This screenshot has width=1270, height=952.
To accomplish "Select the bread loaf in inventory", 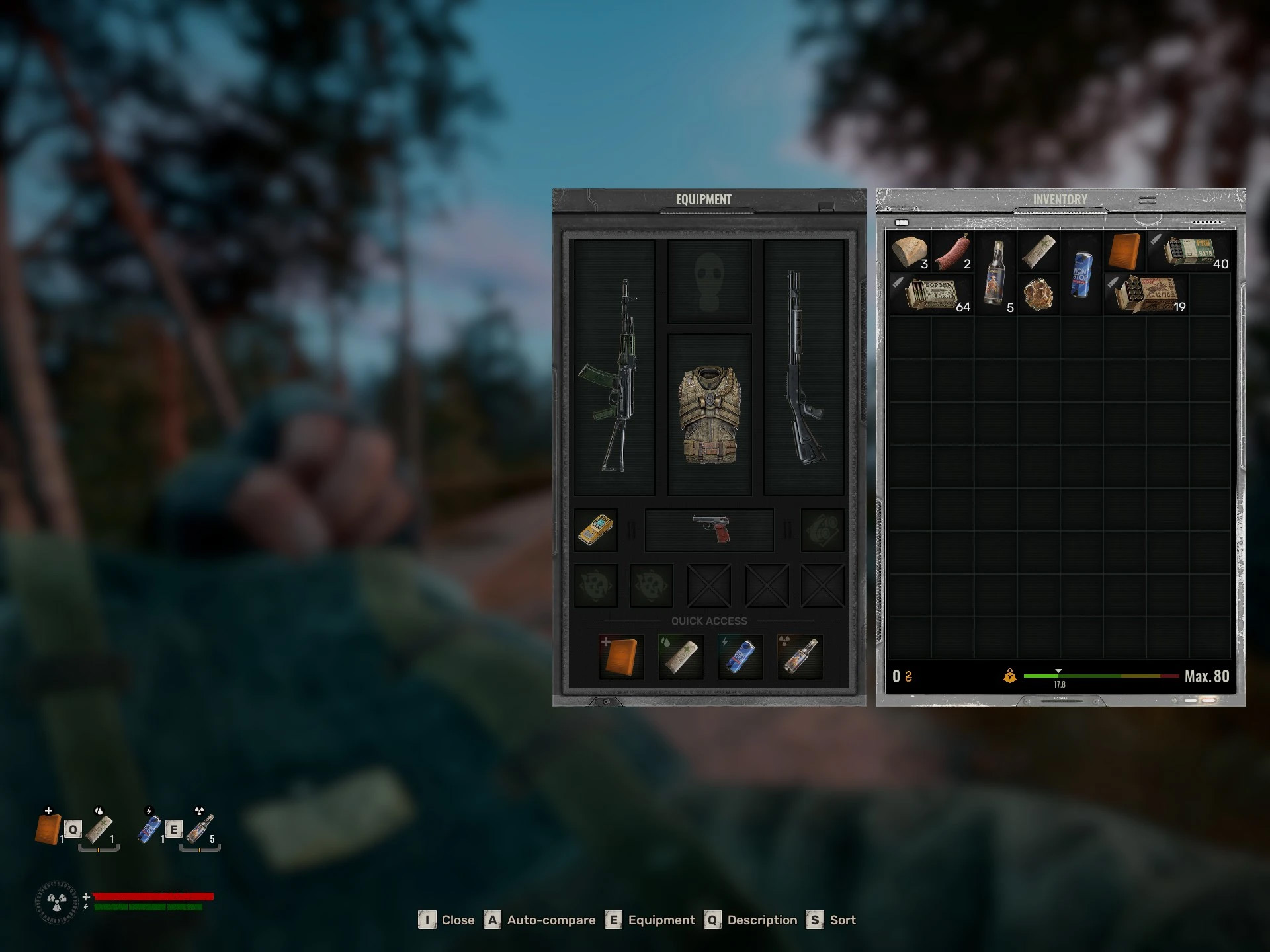I will [x=908, y=252].
